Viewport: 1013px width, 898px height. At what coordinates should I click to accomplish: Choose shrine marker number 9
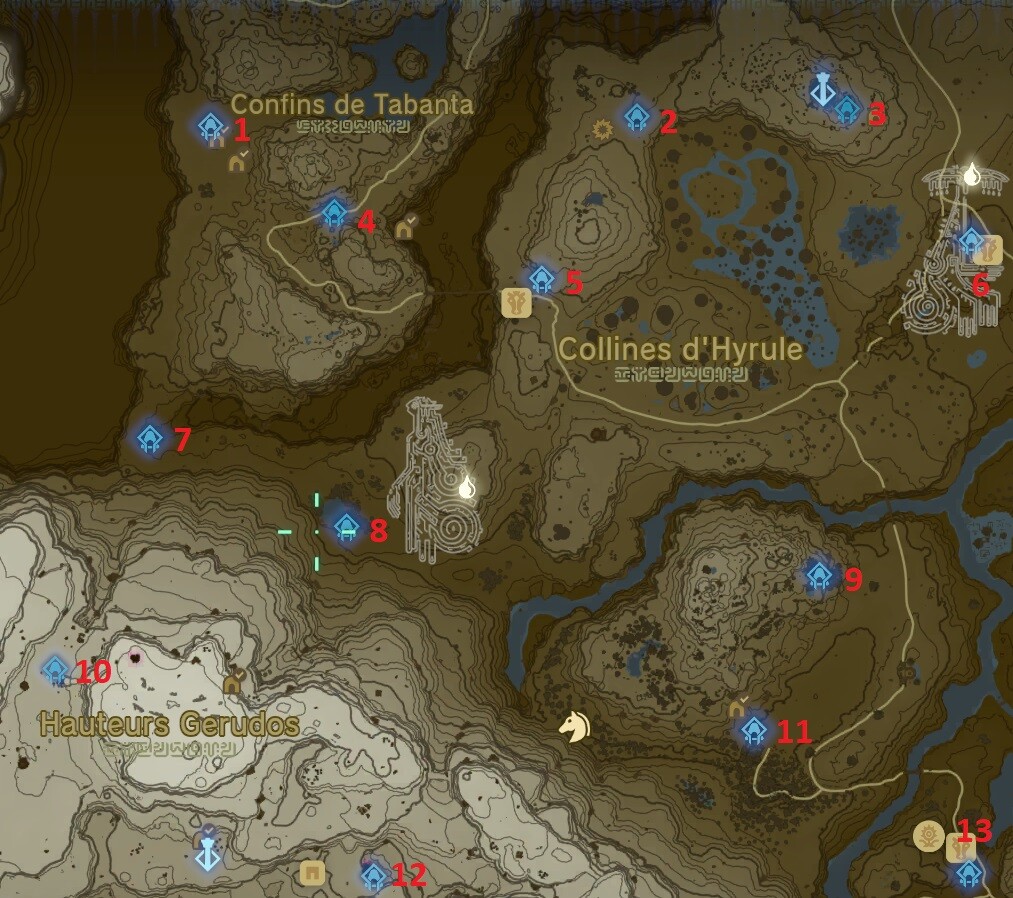[819, 574]
